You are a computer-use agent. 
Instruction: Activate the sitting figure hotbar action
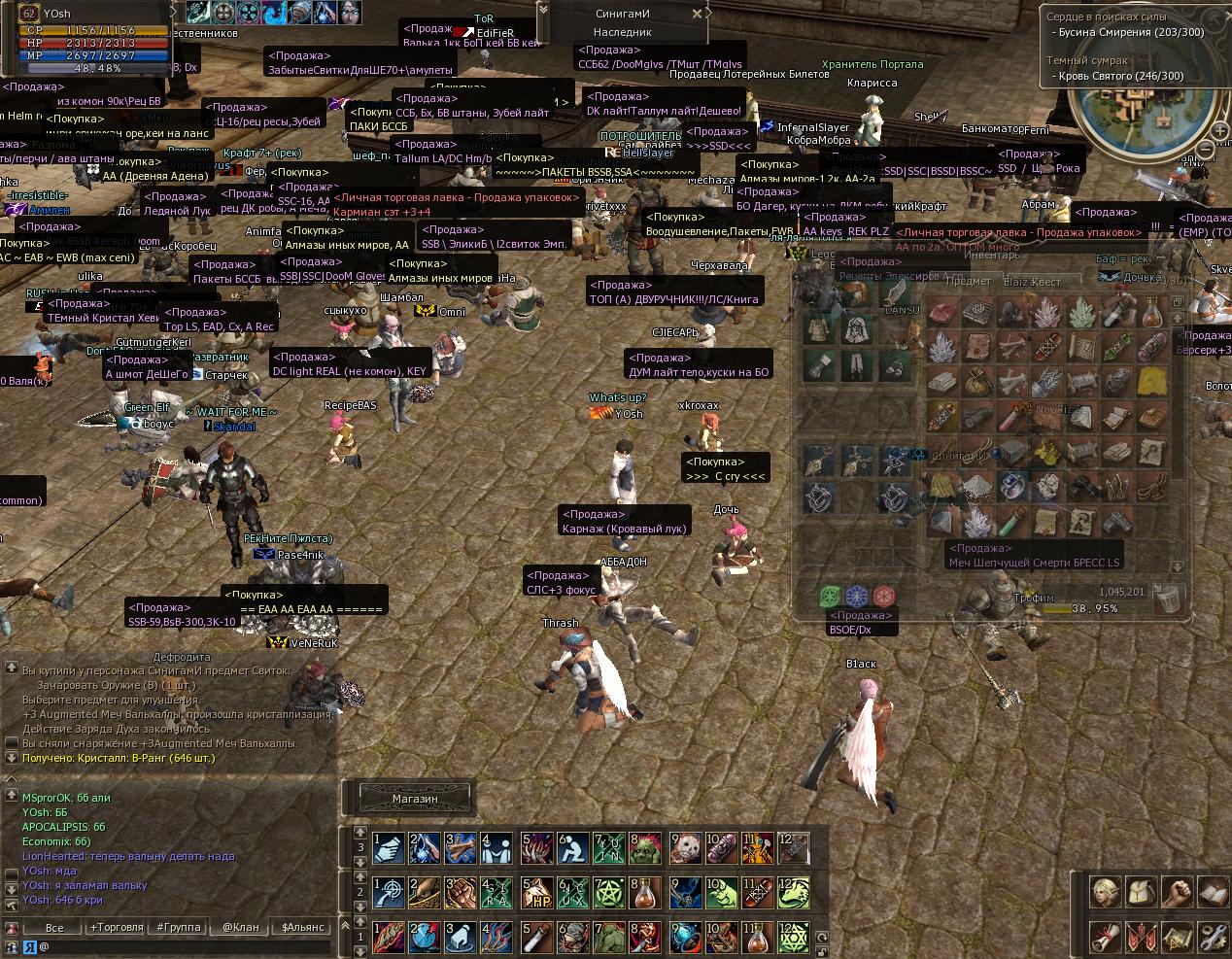573,848
